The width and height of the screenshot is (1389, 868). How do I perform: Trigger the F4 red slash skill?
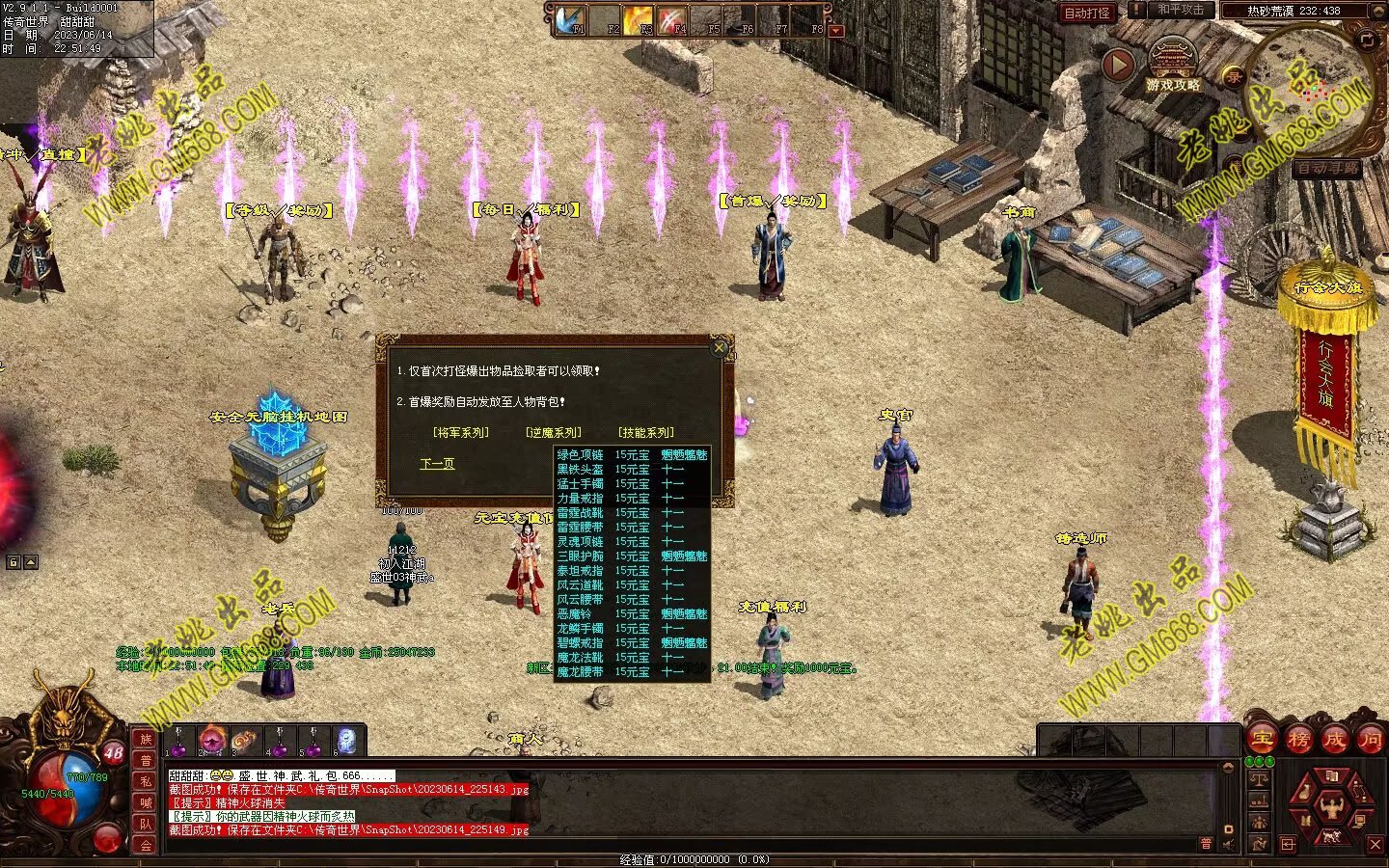tap(671, 19)
